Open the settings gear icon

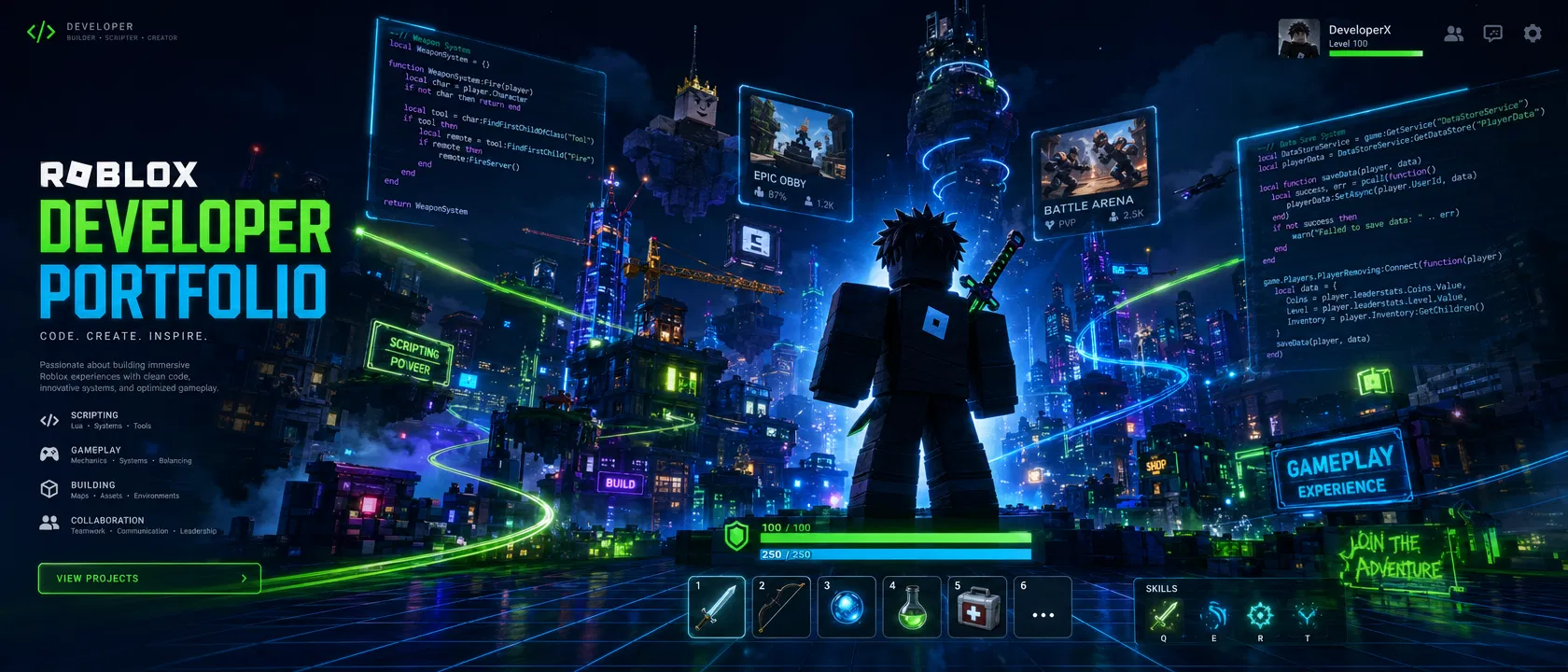1533,34
